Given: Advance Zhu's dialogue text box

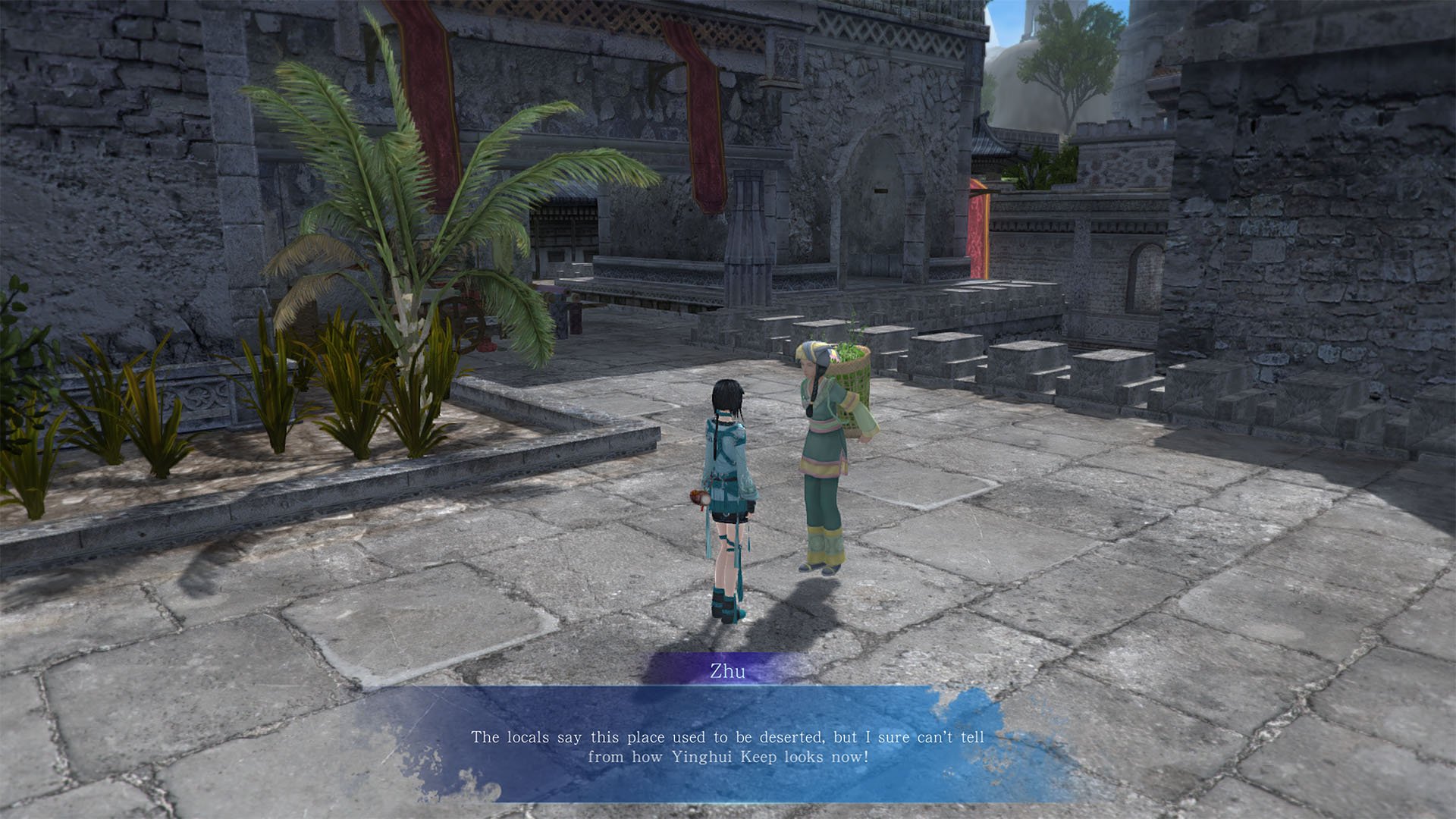Looking at the screenshot, I should (727, 745).
